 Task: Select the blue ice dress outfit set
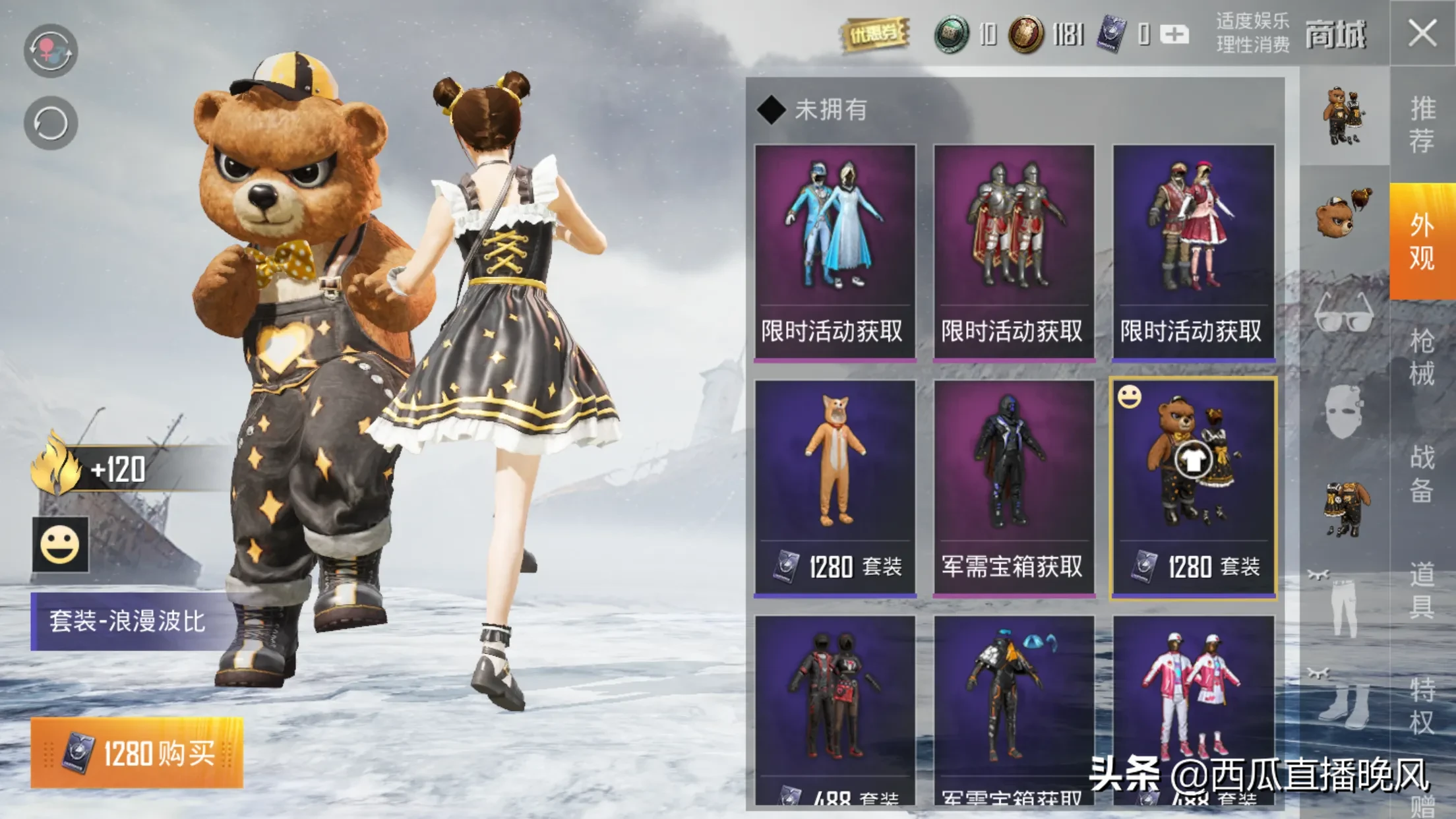pyautogui.click(x=835, y=252)
